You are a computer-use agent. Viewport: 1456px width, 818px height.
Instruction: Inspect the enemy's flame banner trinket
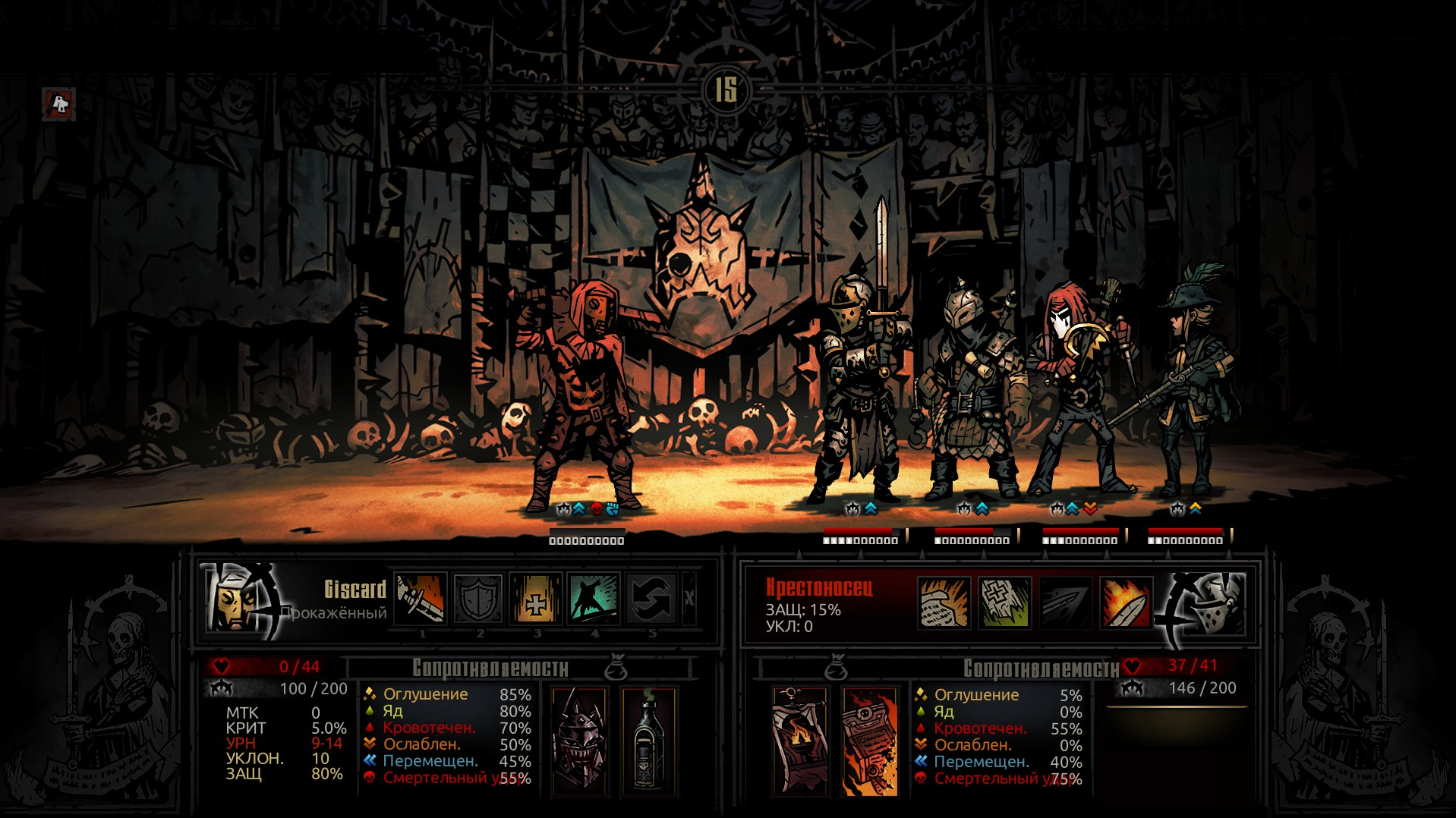point(799,741)
